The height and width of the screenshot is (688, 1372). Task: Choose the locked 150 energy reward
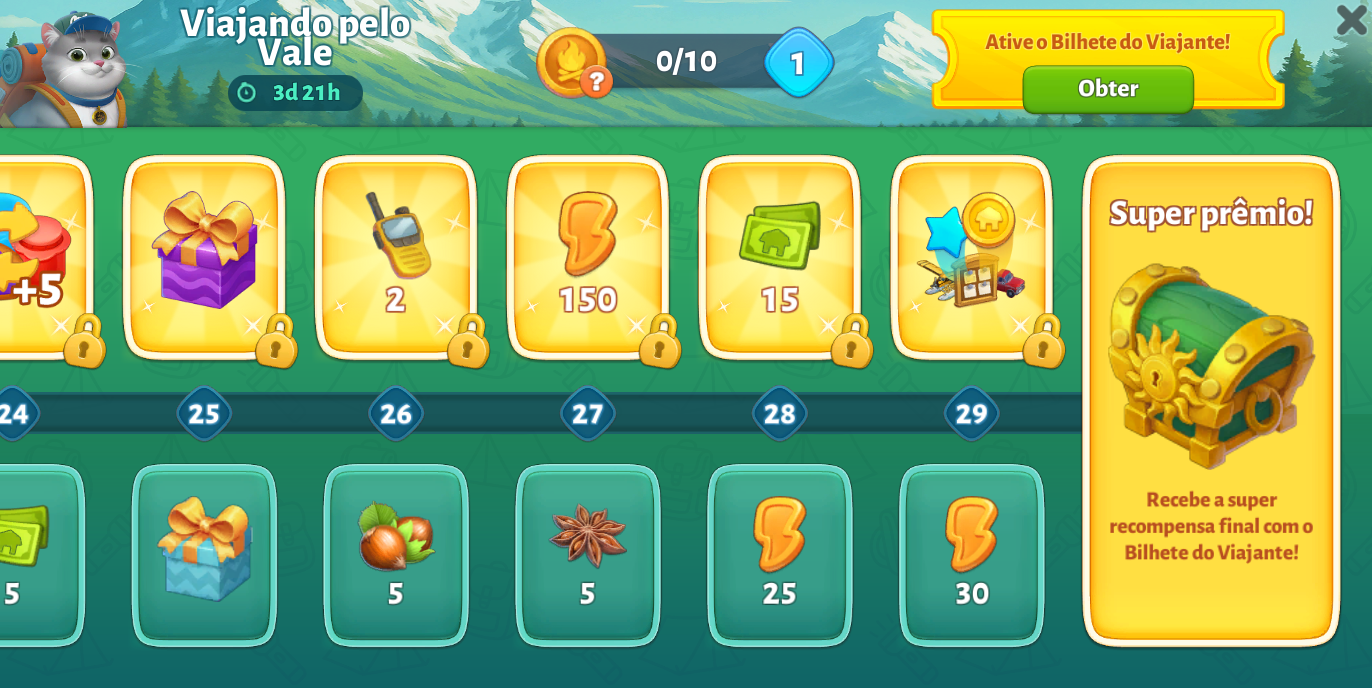[588, 256]
